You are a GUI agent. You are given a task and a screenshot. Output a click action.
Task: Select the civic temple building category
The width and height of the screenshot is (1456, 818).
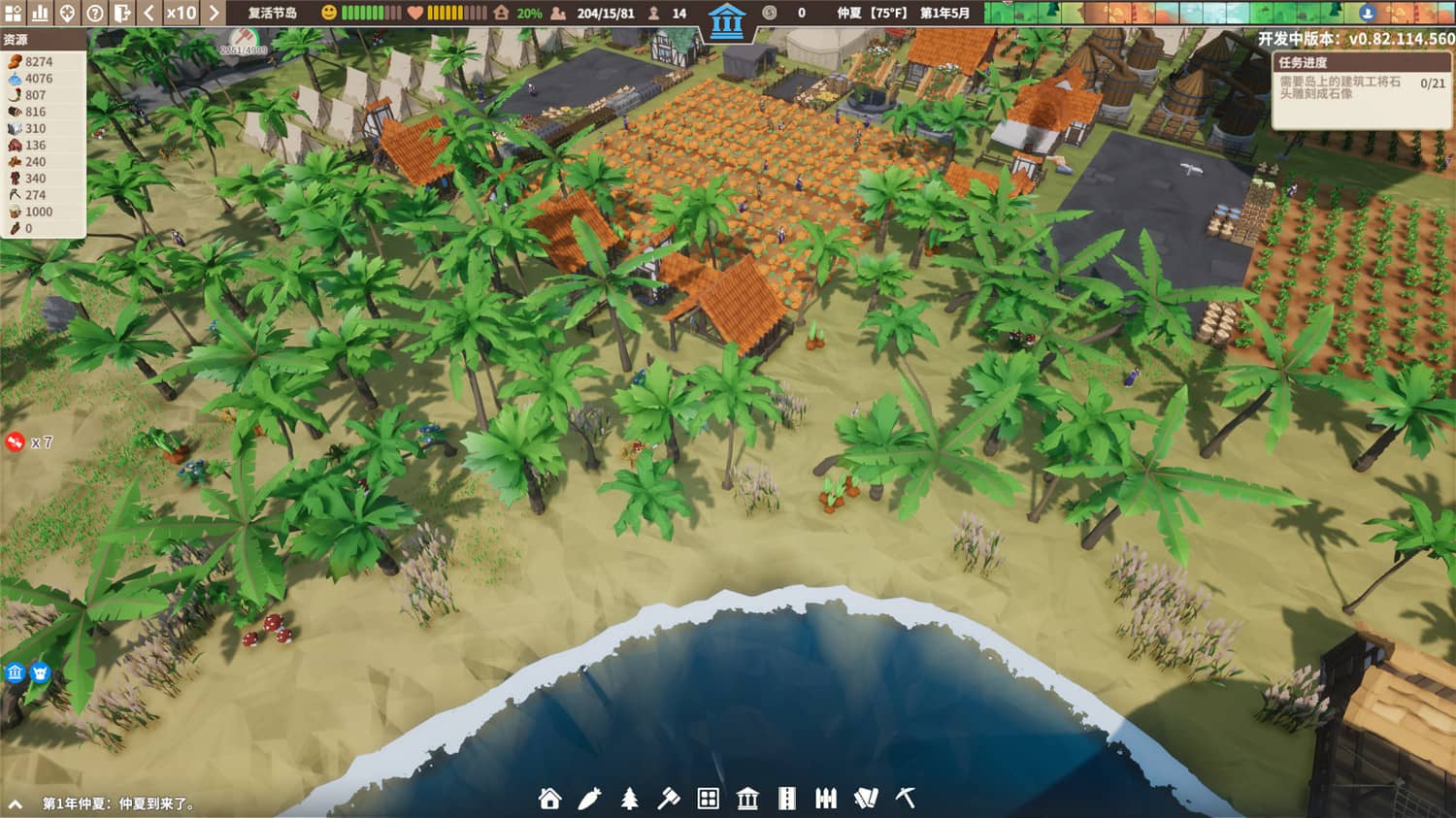pos(747,802)
